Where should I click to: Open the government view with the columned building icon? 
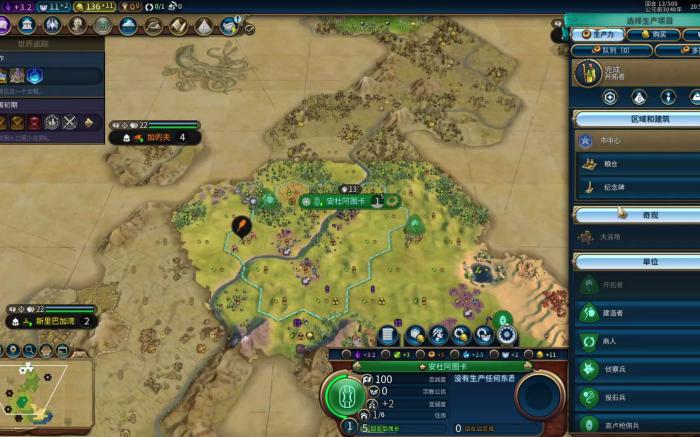click(27, 25)
